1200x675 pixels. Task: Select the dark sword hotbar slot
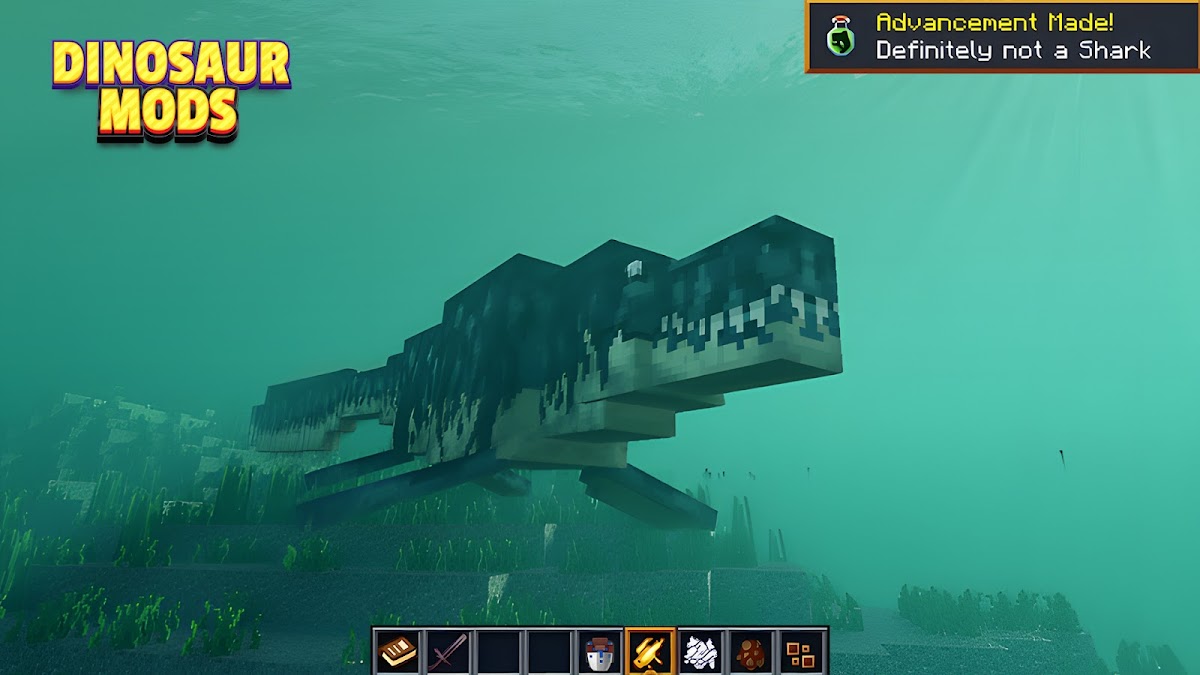tap(447, 653)
